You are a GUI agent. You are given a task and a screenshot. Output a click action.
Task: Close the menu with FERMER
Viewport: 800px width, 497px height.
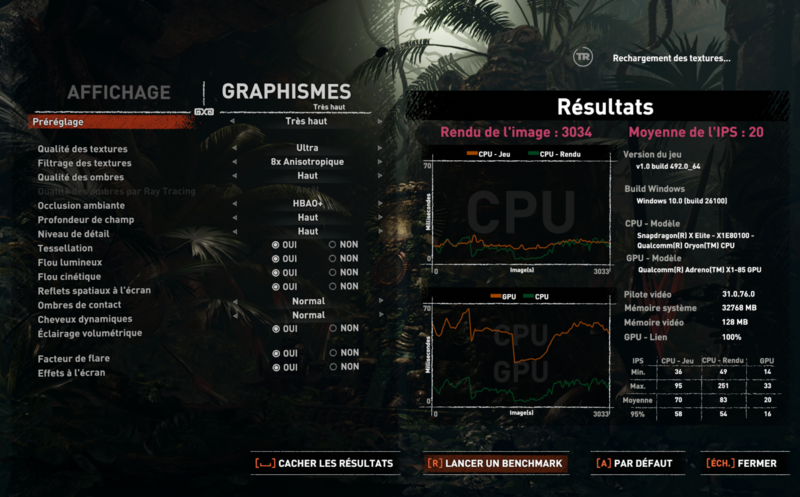[741, 464]
